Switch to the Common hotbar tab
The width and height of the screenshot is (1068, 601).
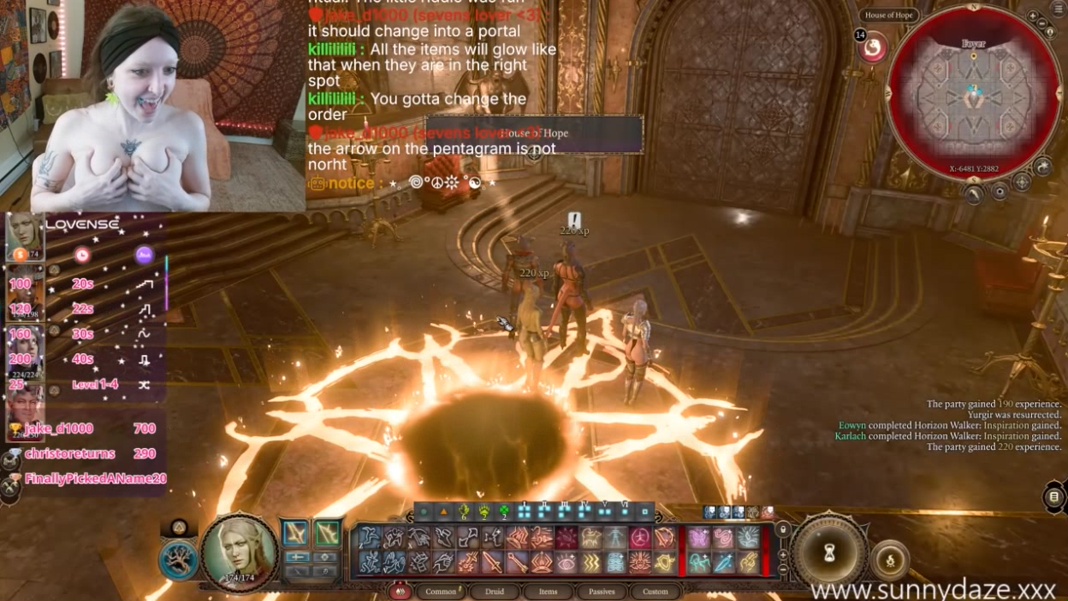click(x=441, y=591)
